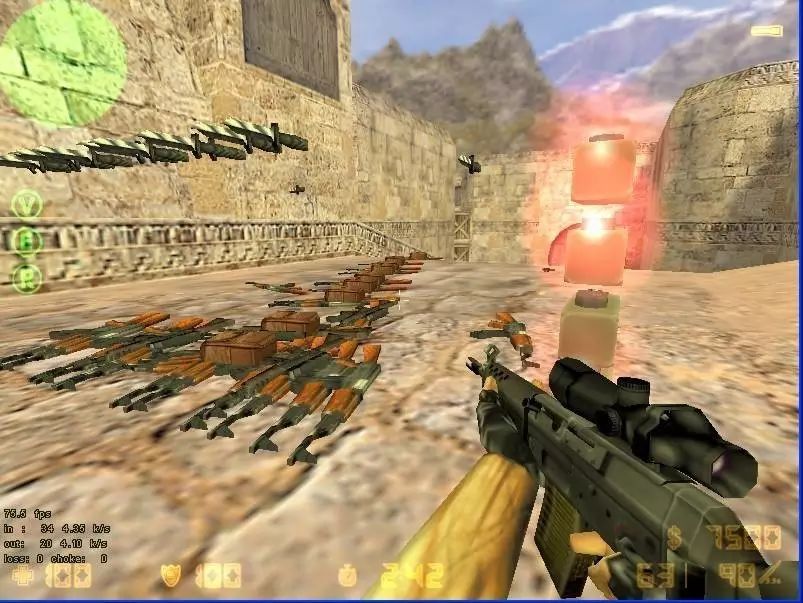Screen dimensions: 803x603
Task: Click the green circular radar
Action: coord(63,63)
